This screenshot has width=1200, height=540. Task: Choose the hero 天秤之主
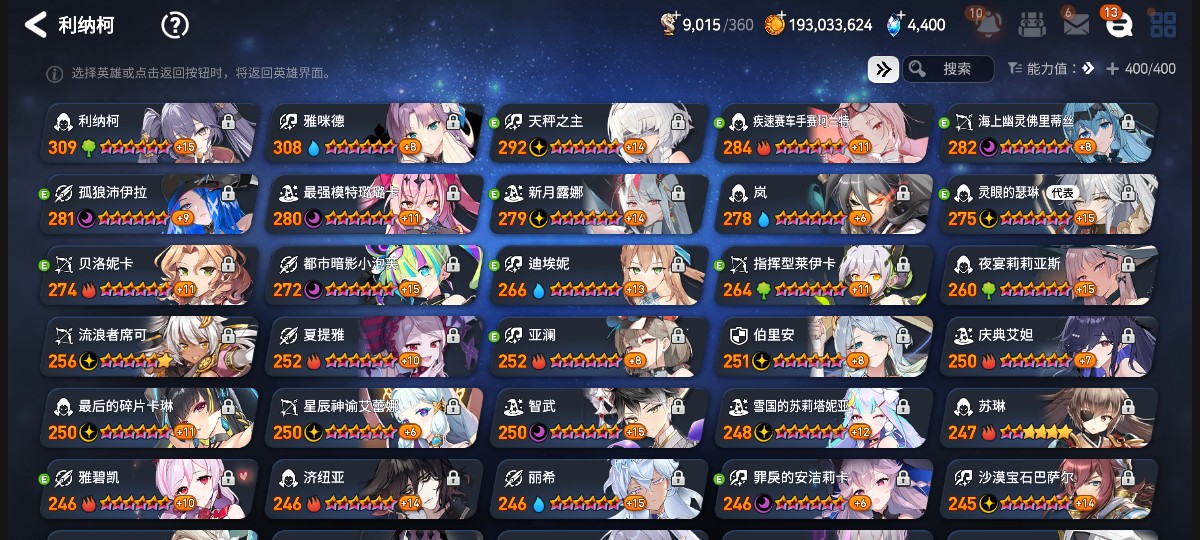pos(600,133)
